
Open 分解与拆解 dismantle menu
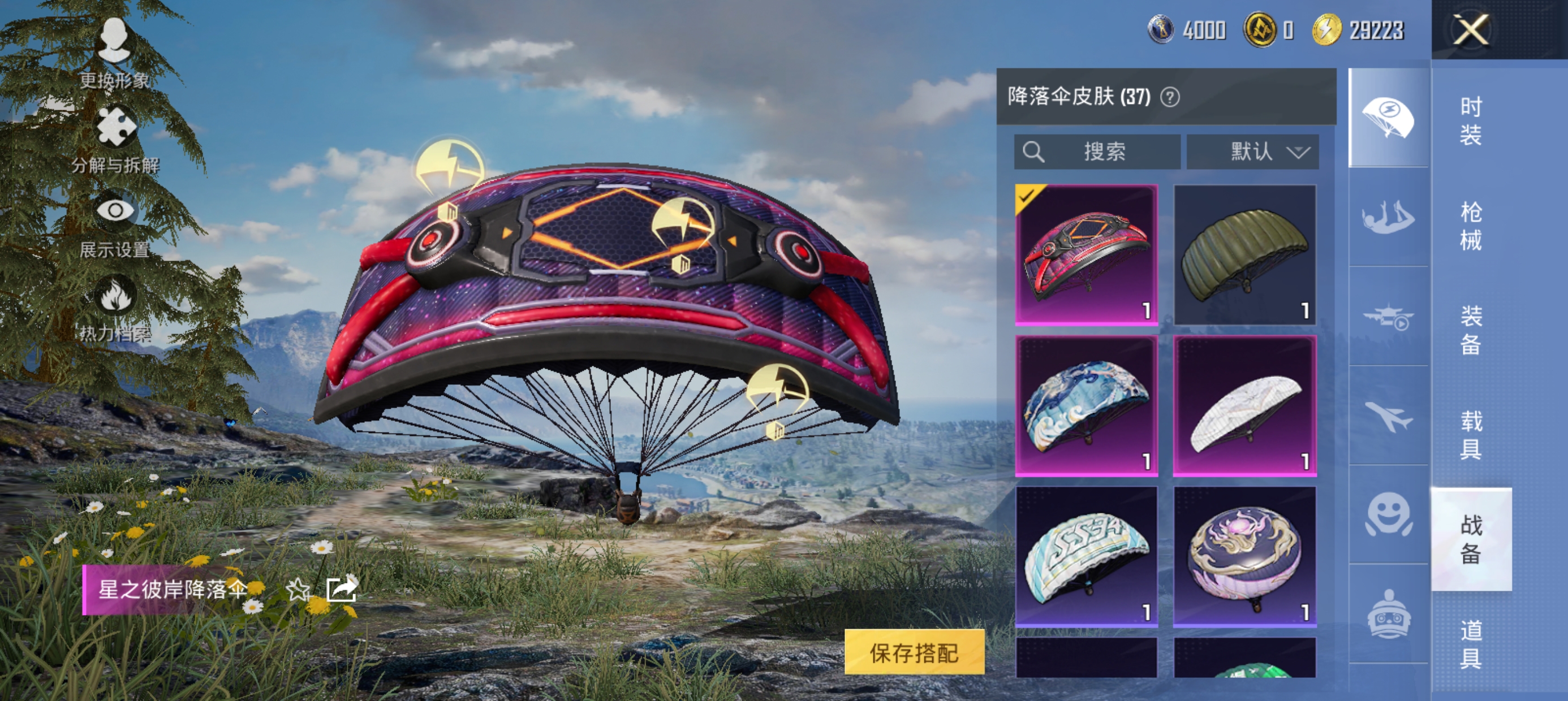(115, 140)
